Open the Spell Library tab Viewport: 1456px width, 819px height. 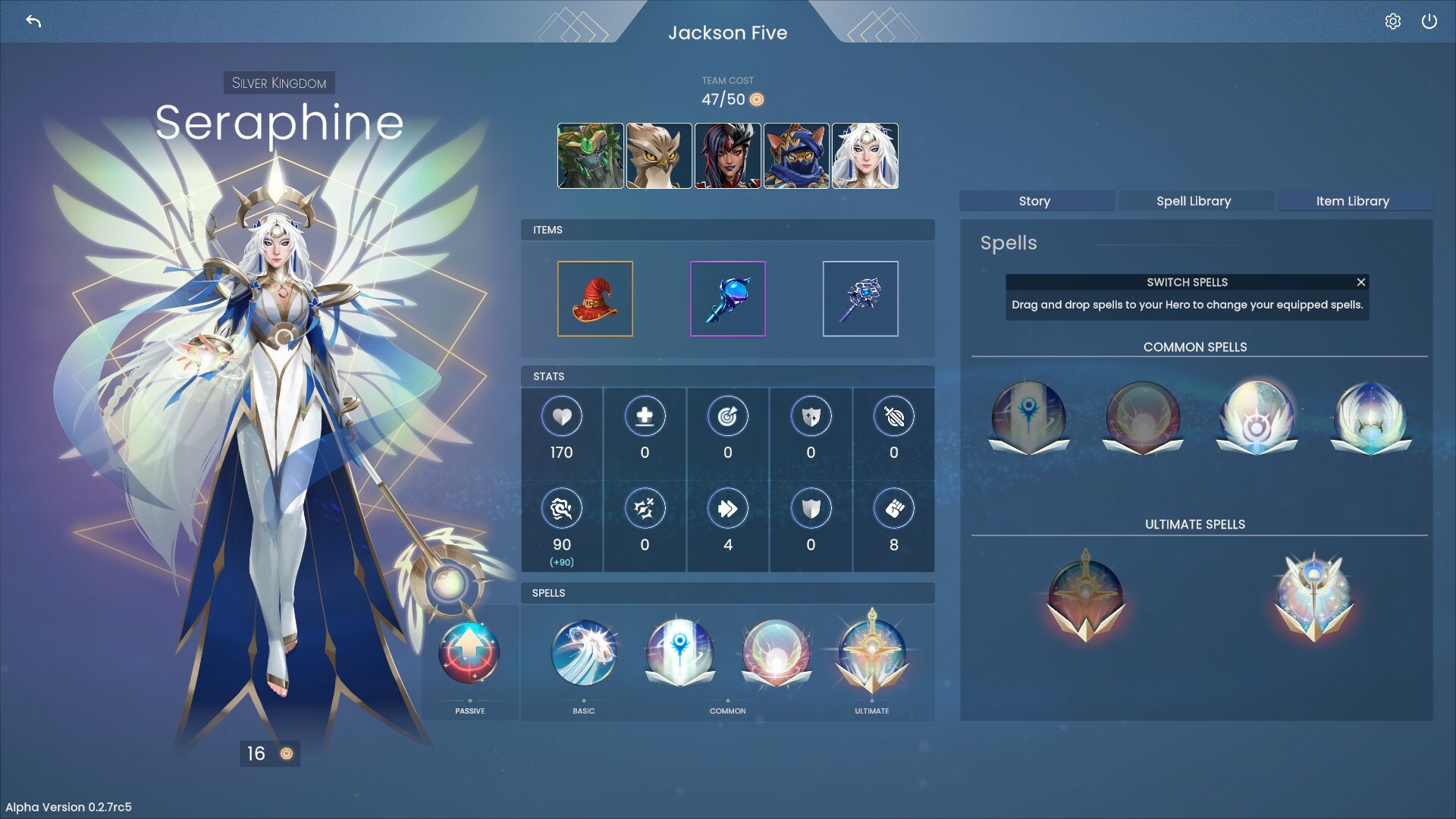tap(1194, 201)
